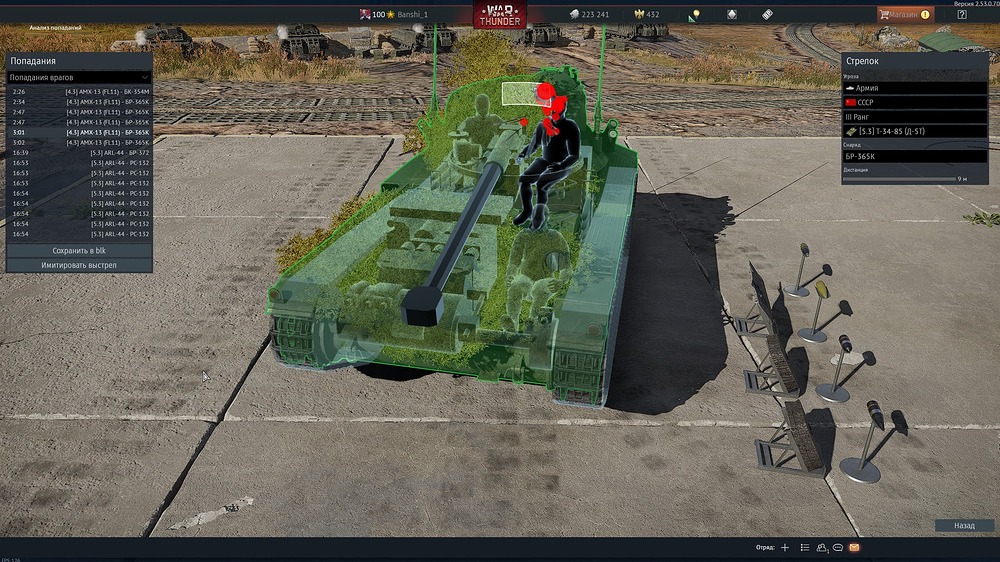Open the War Thunder logo menu
Screen dimensions: 1000x562
tap(501, 15)
